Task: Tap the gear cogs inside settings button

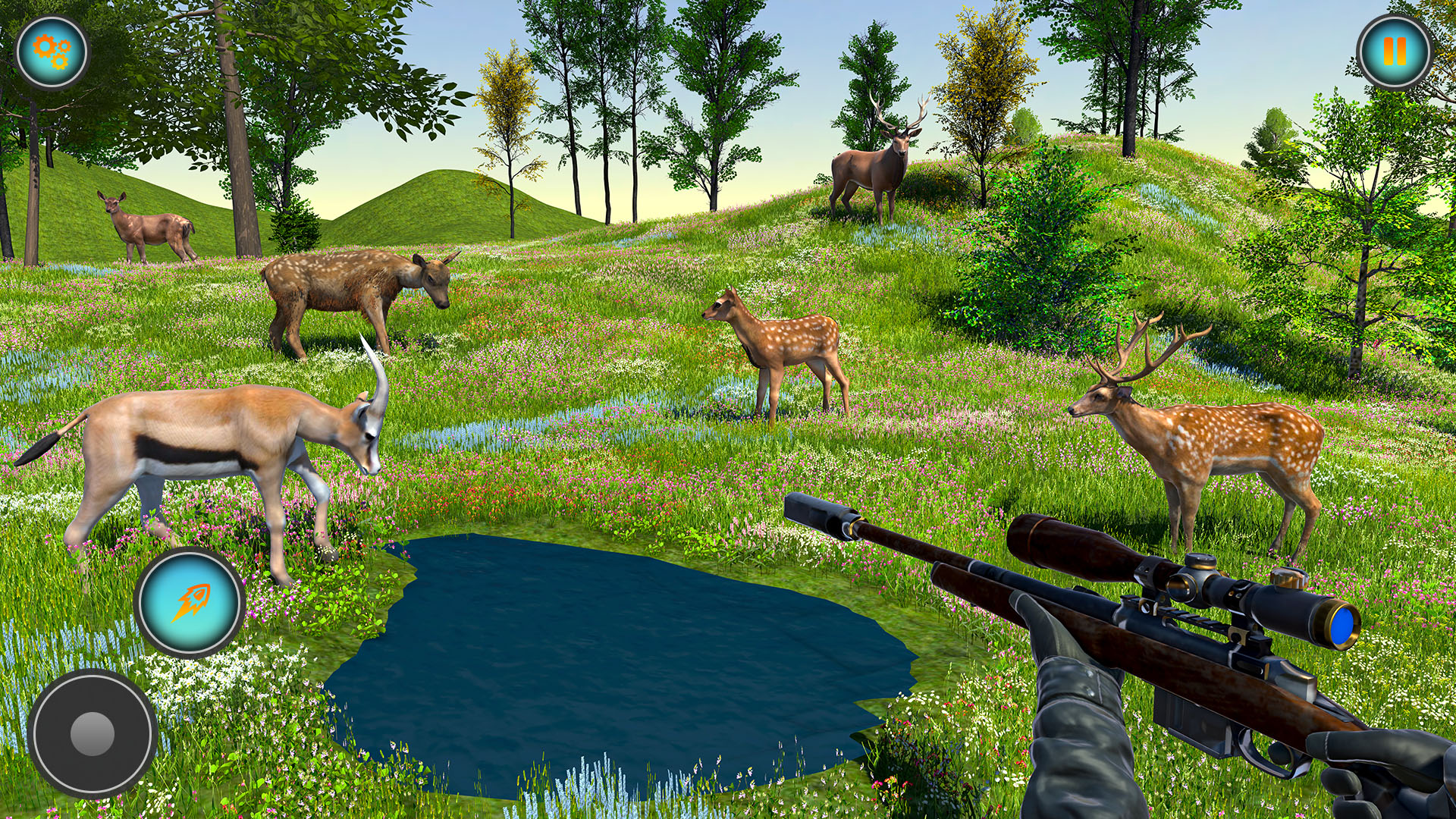Action: tap(52, 52)
